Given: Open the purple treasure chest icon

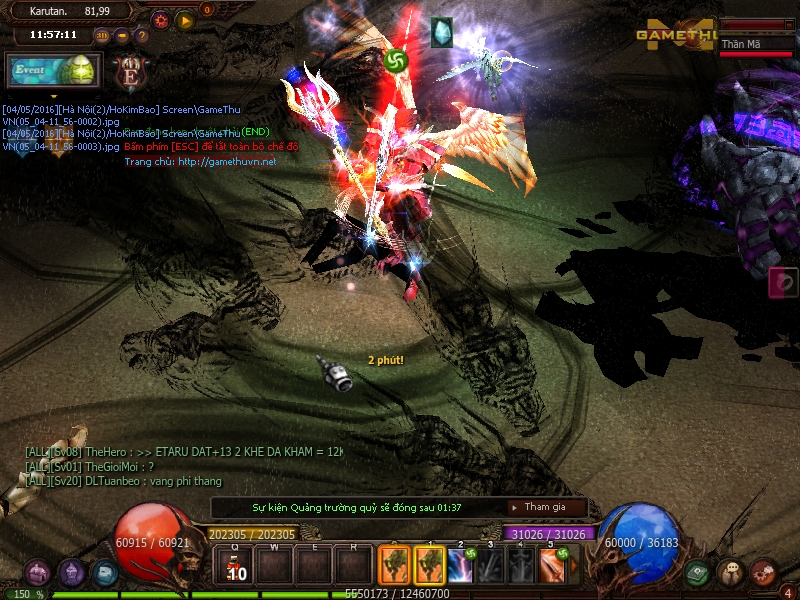Looking at the screenshot, I should [38, 572].
